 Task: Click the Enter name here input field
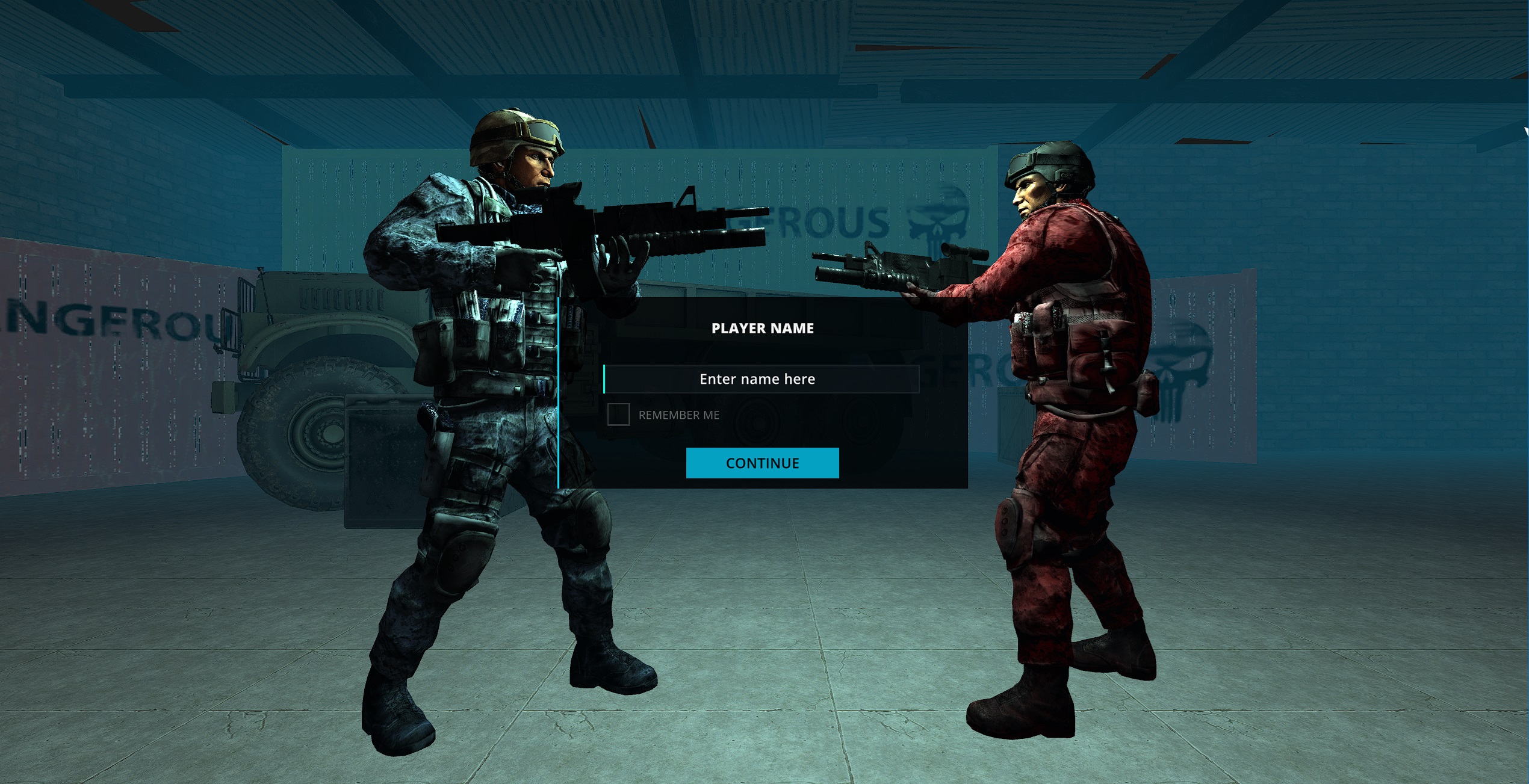click(x=761, y=379)
